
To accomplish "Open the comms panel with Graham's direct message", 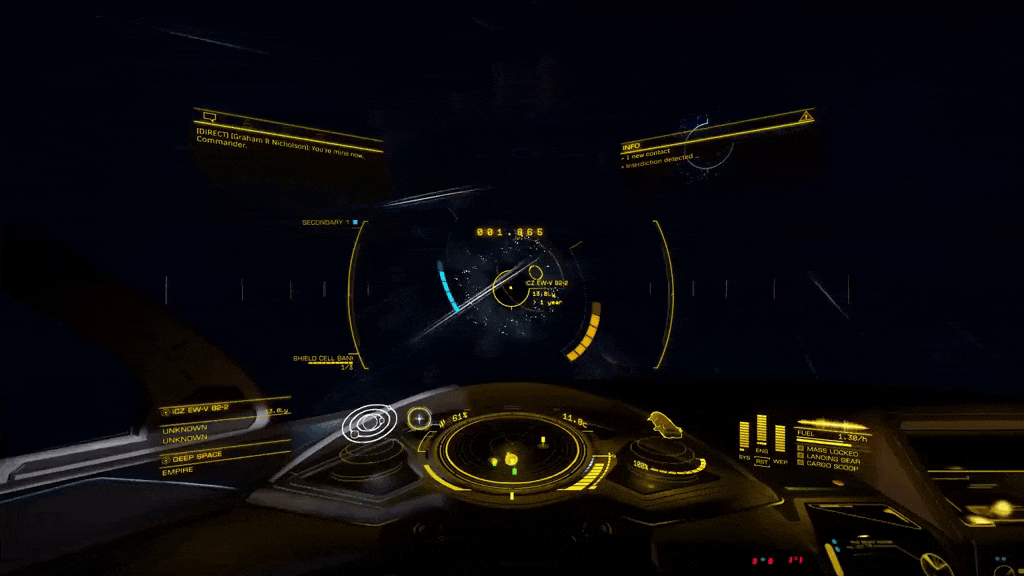I will tap(288, 139).
